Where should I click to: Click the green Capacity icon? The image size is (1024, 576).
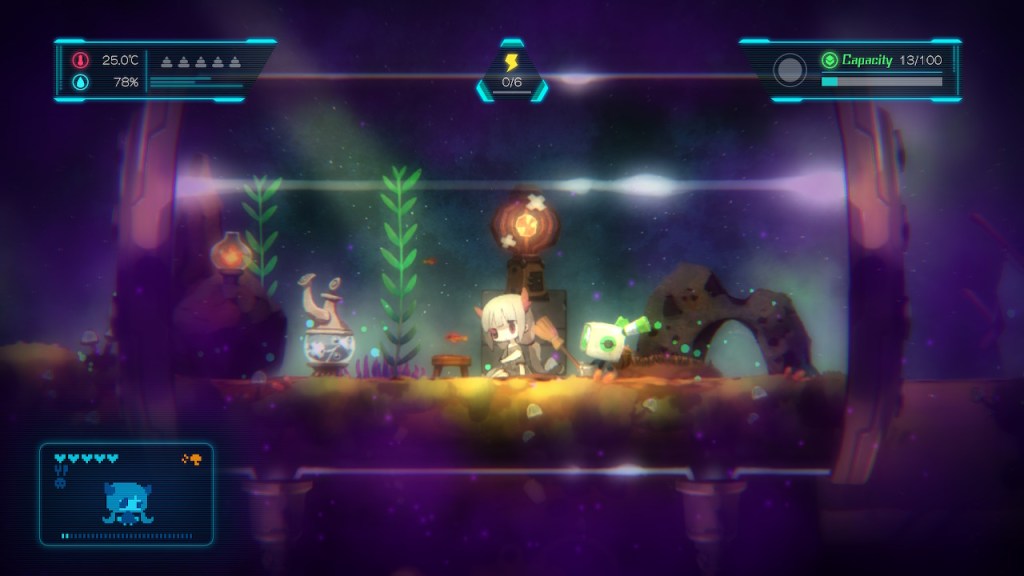(828, 60)
